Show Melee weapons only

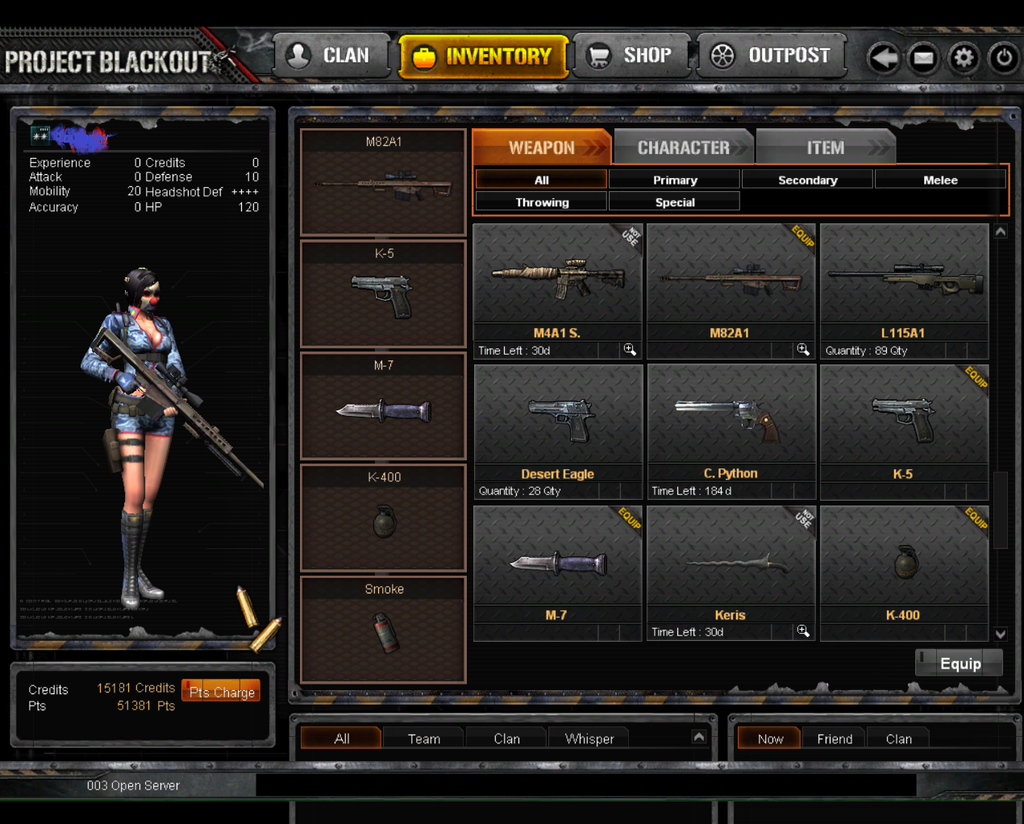pos(940,180)
